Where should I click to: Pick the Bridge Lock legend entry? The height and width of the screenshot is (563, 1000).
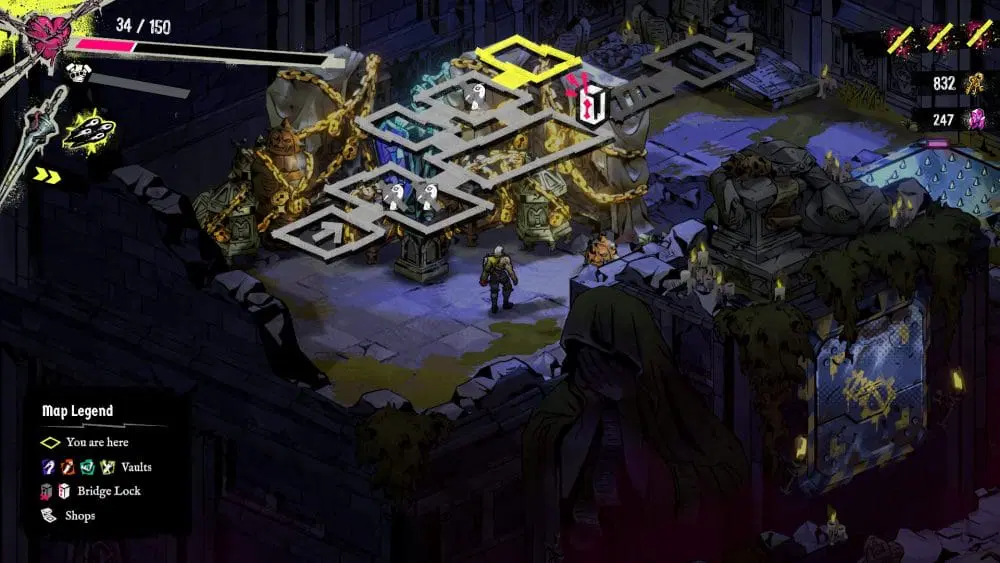coord(108,491)
